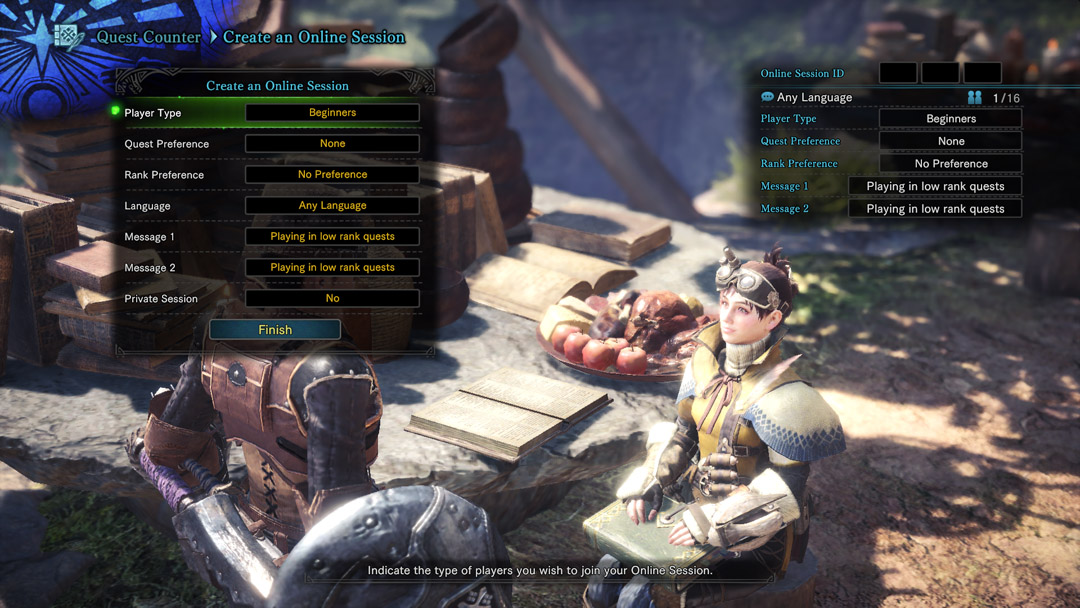Edit the Message 2 value
Viewport: 1080px width, 608px height.
332,268
